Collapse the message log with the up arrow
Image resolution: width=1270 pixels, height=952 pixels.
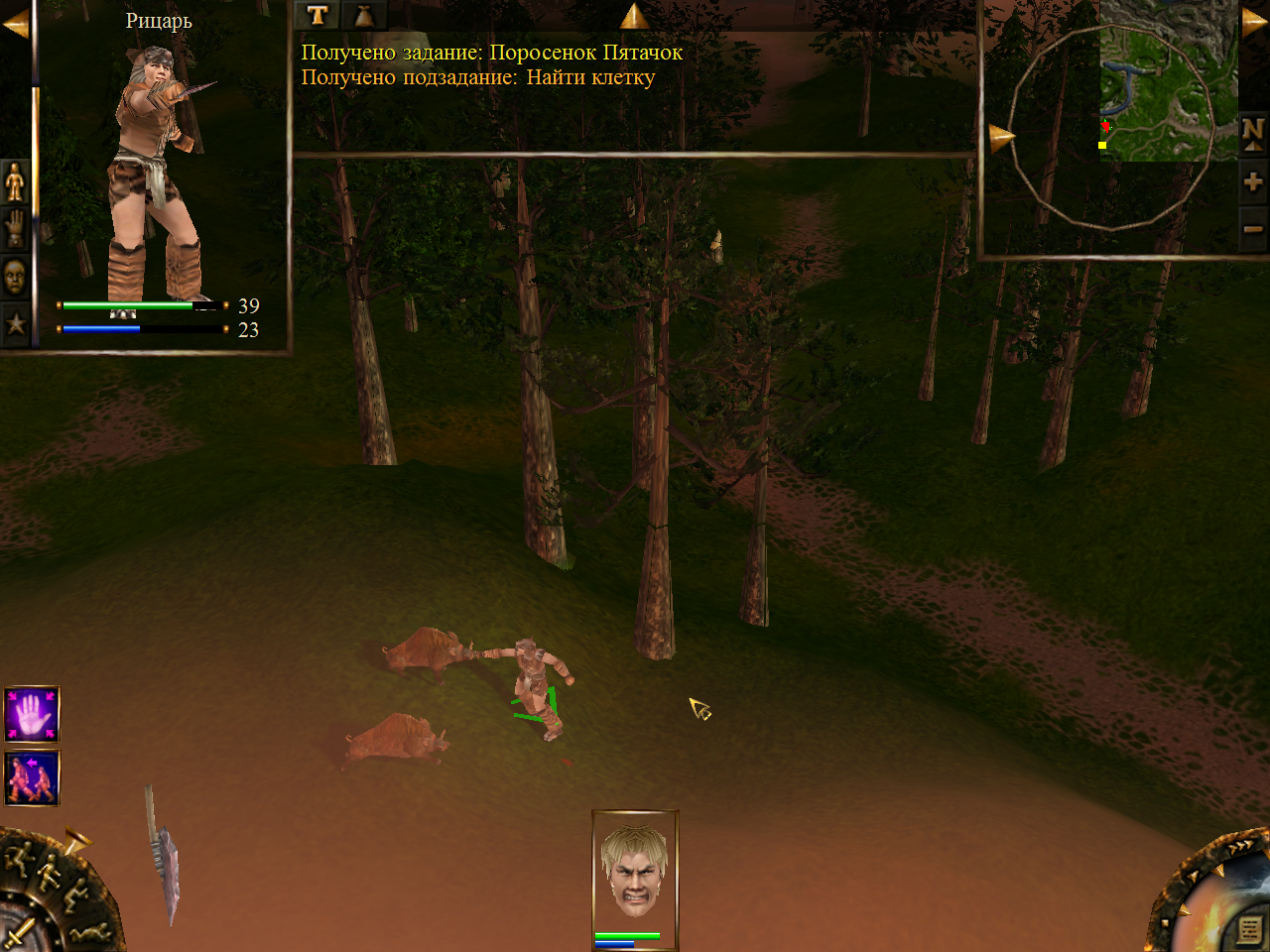click(634, 16)
